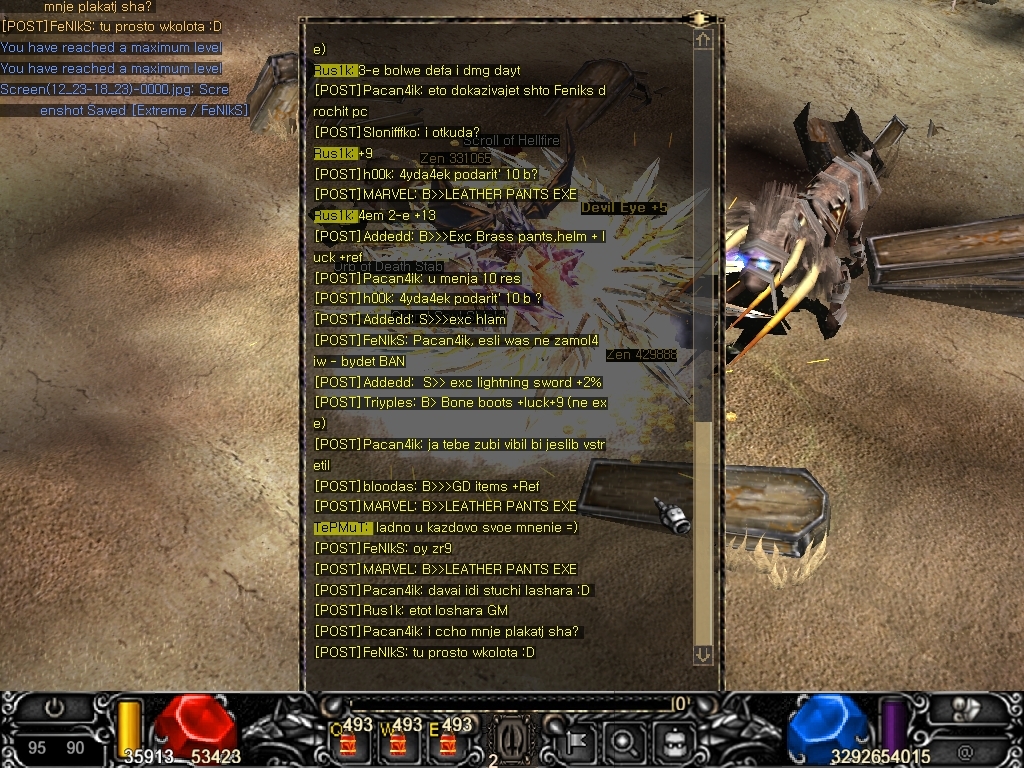1024x768 pixels.
Task: Click the top button above the @ symbol
Action: [x=965, y=708]
